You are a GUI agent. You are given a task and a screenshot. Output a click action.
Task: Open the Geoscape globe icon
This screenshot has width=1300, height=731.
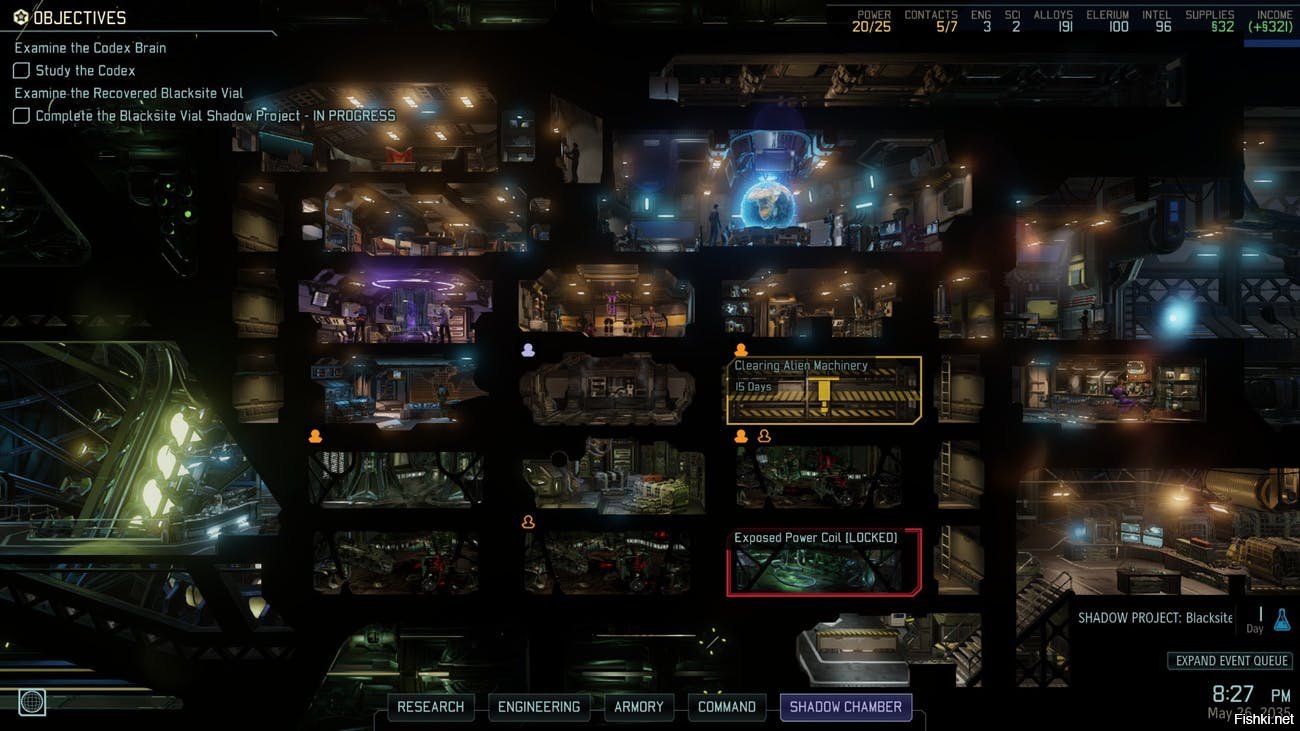click(x=32, y=702)
